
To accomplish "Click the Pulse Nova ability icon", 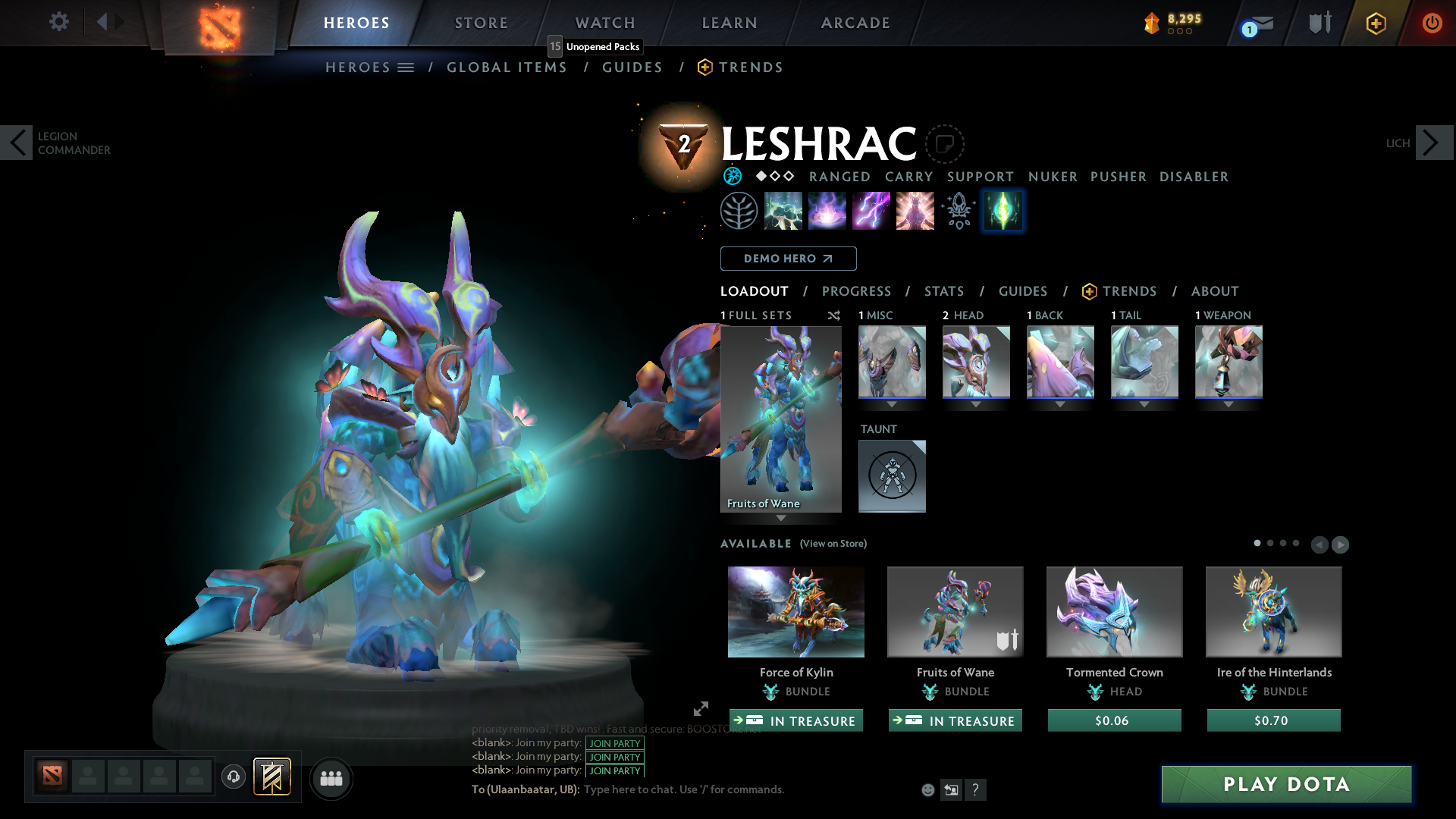I will coord(914,210).
